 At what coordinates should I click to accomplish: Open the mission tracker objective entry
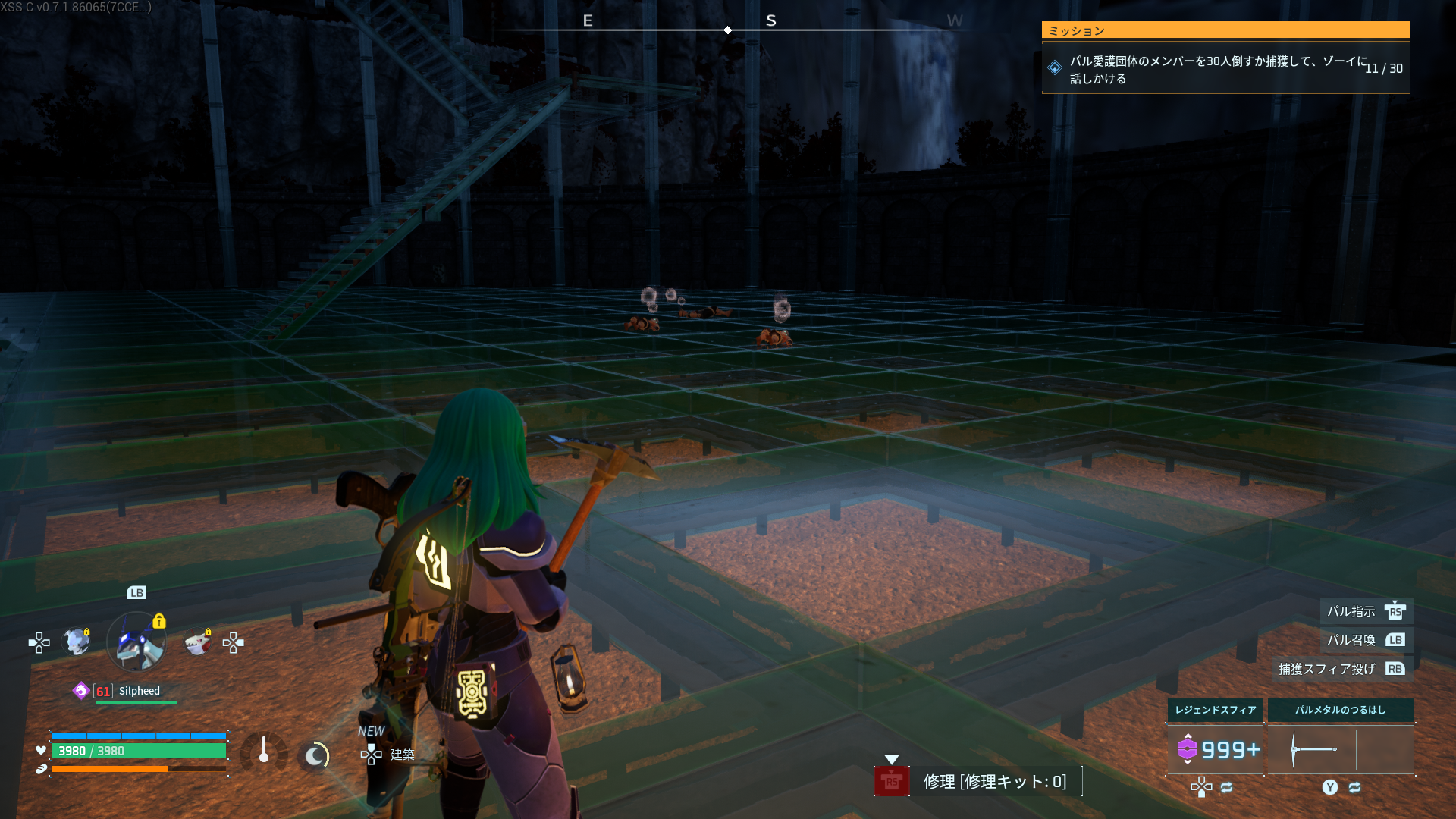[x=1225, y=68]
